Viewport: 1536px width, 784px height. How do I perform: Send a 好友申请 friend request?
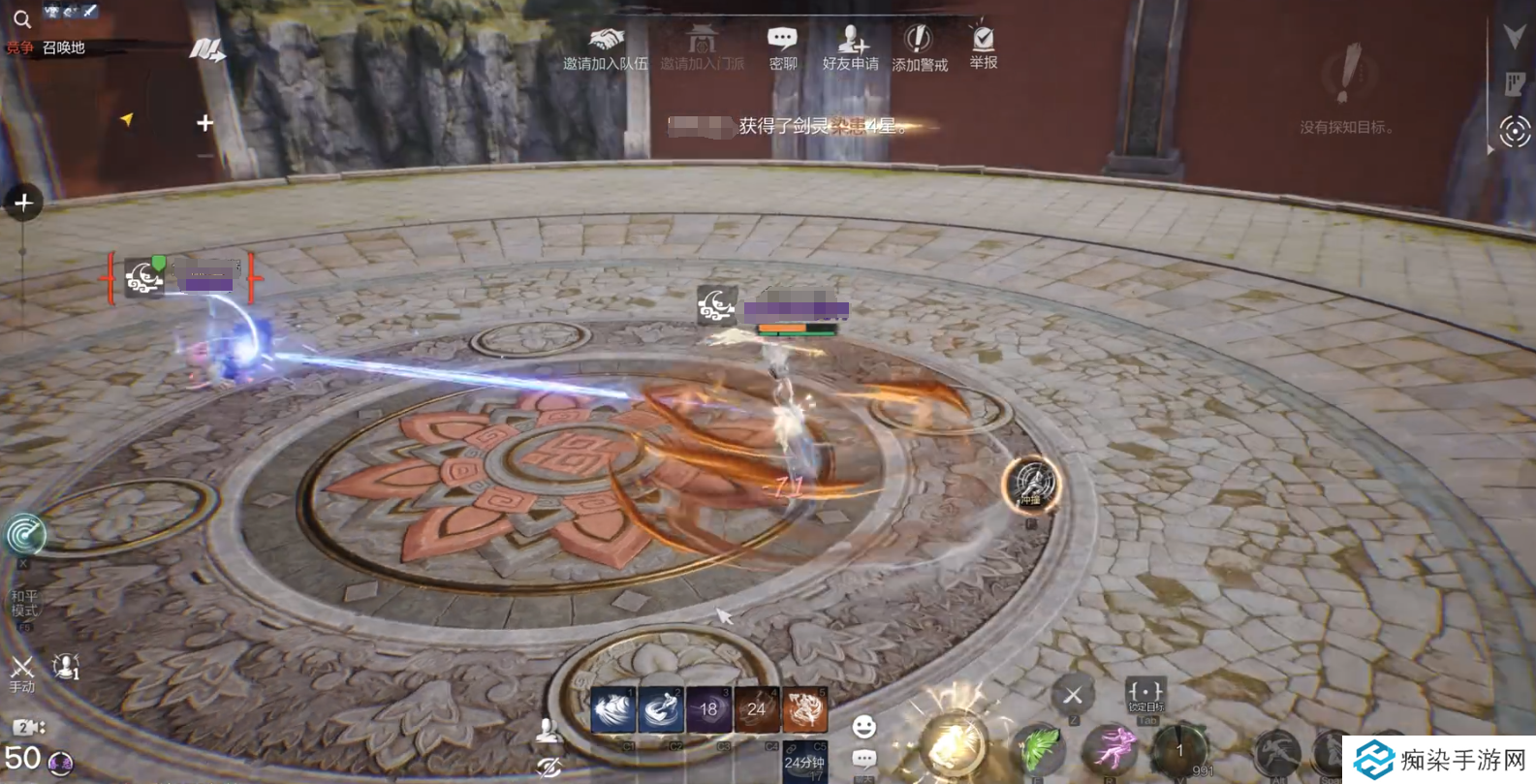tap(850, 47)
